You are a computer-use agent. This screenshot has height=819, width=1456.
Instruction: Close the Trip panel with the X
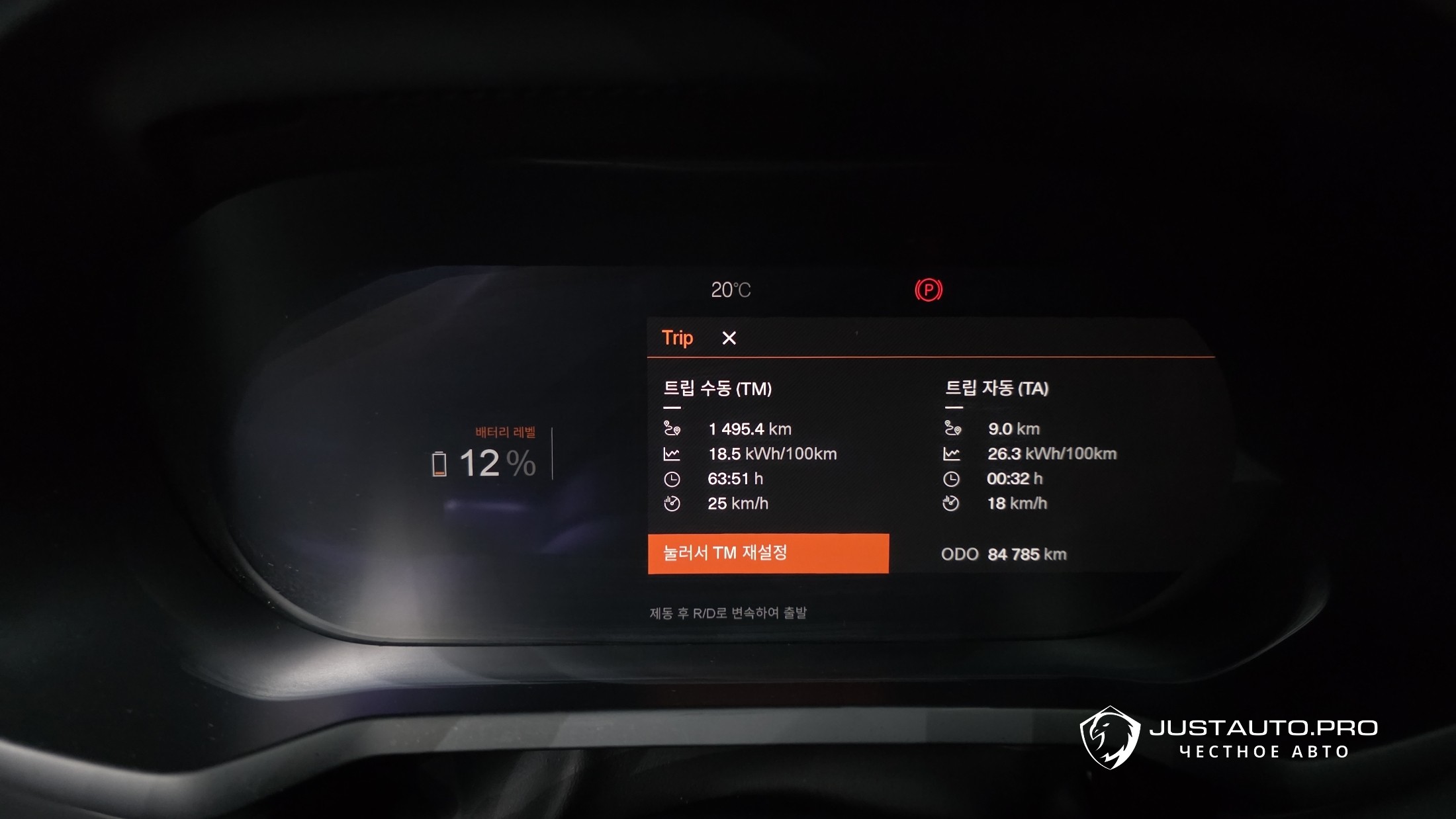pos(729,338)
